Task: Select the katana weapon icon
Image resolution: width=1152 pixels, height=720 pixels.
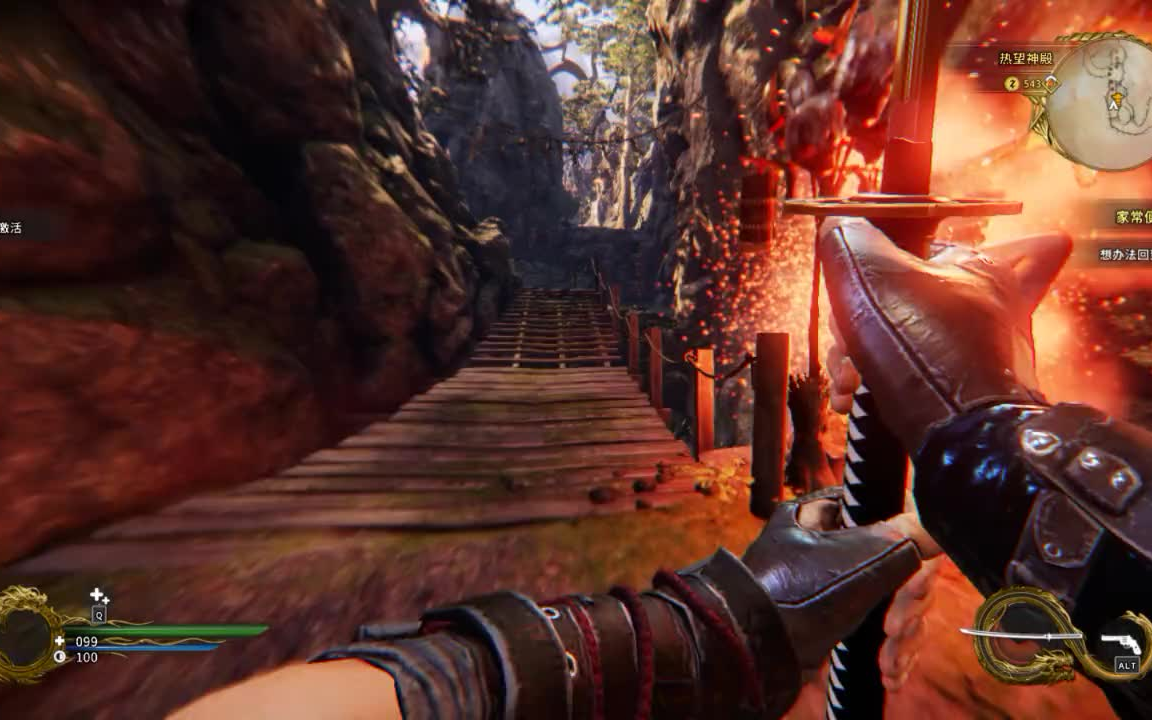Action: coord(1020,634)
